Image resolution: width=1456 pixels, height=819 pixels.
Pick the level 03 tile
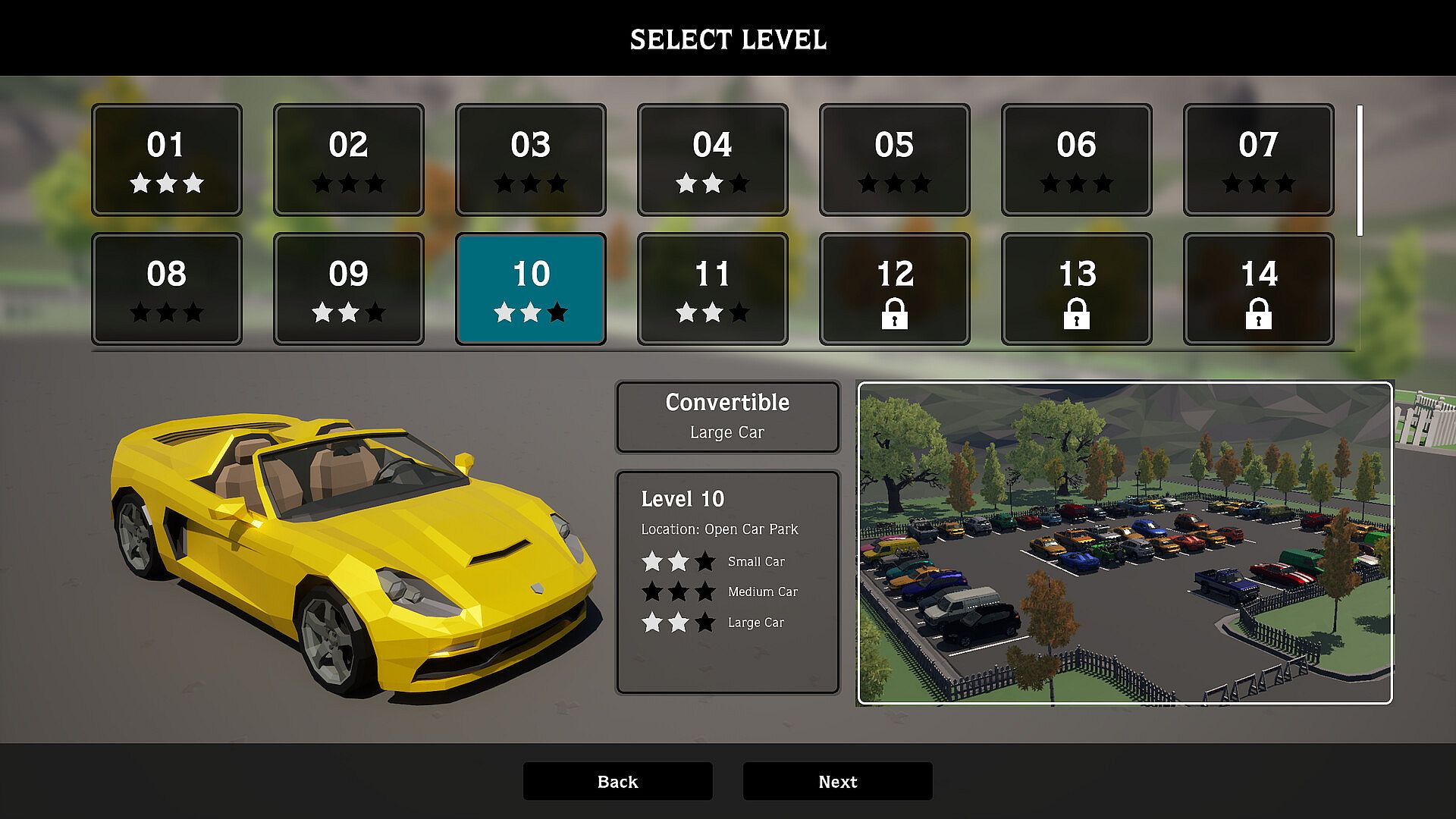tap(531, 160)
